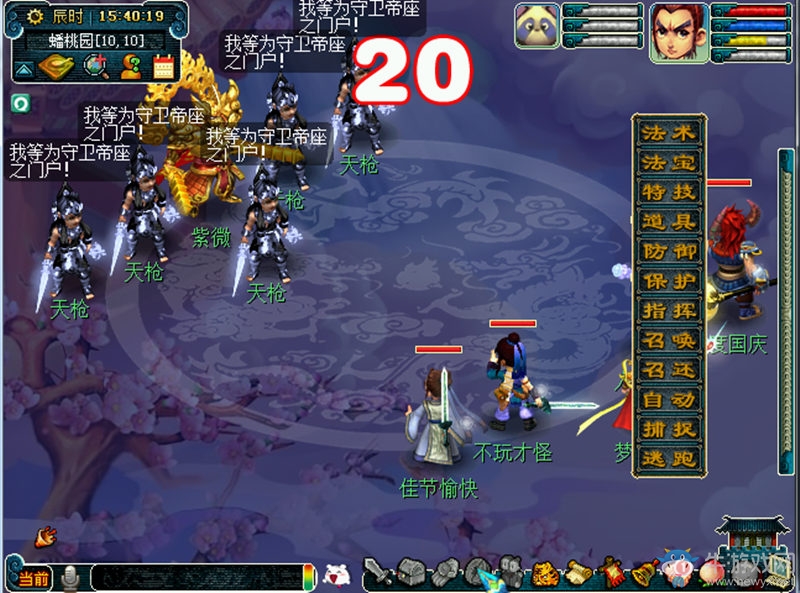Open the panda pet portrait

[537, 26]
